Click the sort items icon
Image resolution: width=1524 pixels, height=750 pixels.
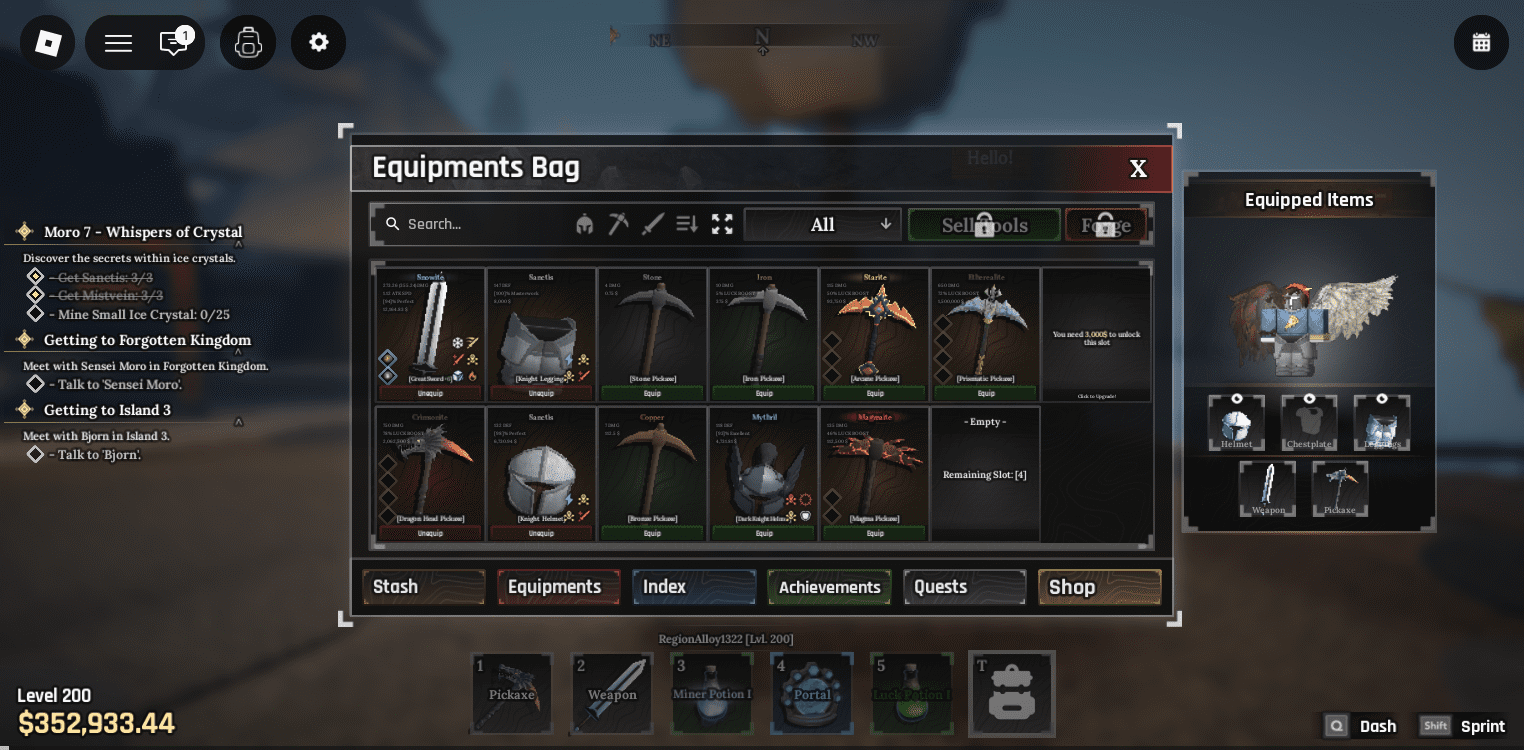pyautogui.click(x=687, y=223)
